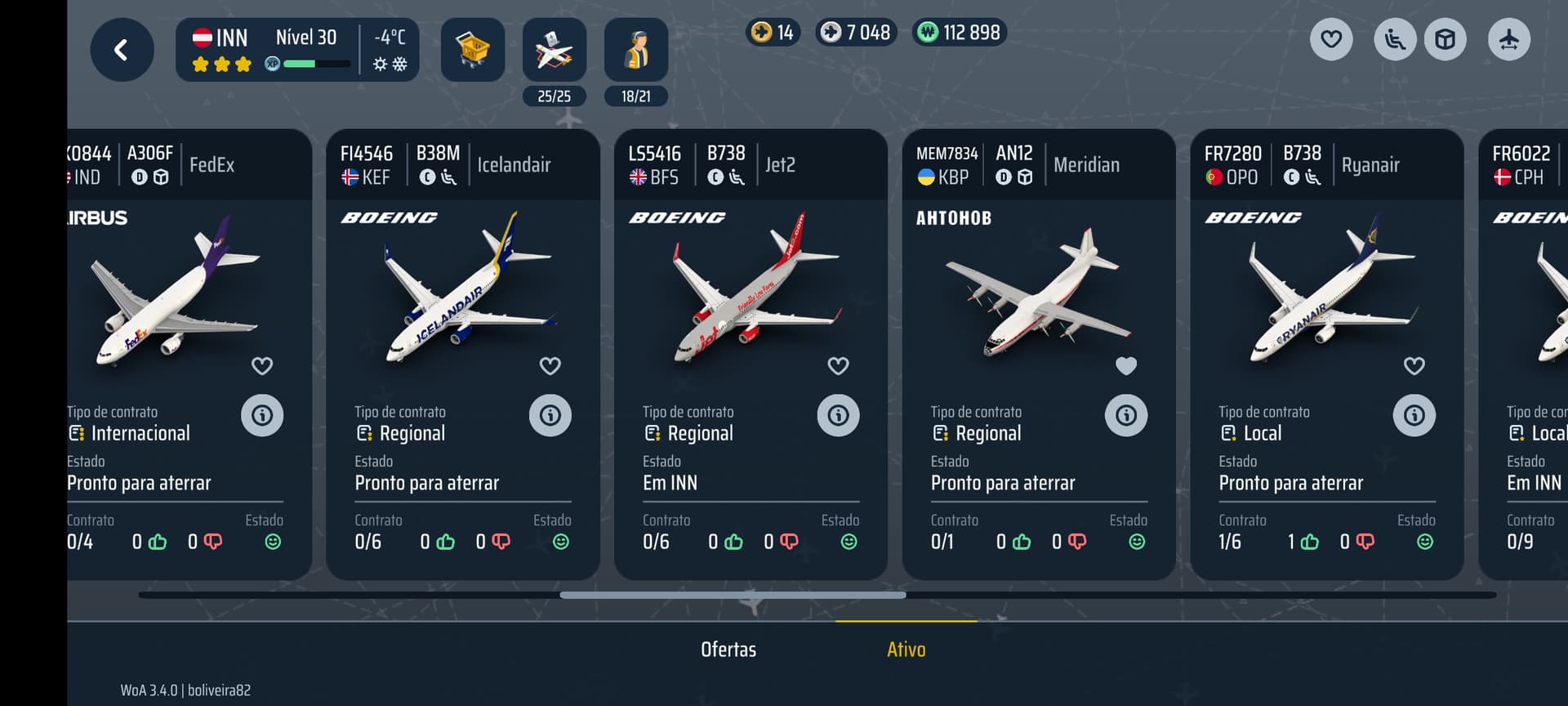Open info for Ryanair FR7280 contract
Viewport: 1568px width, 706px height.
pos(1414,415)
